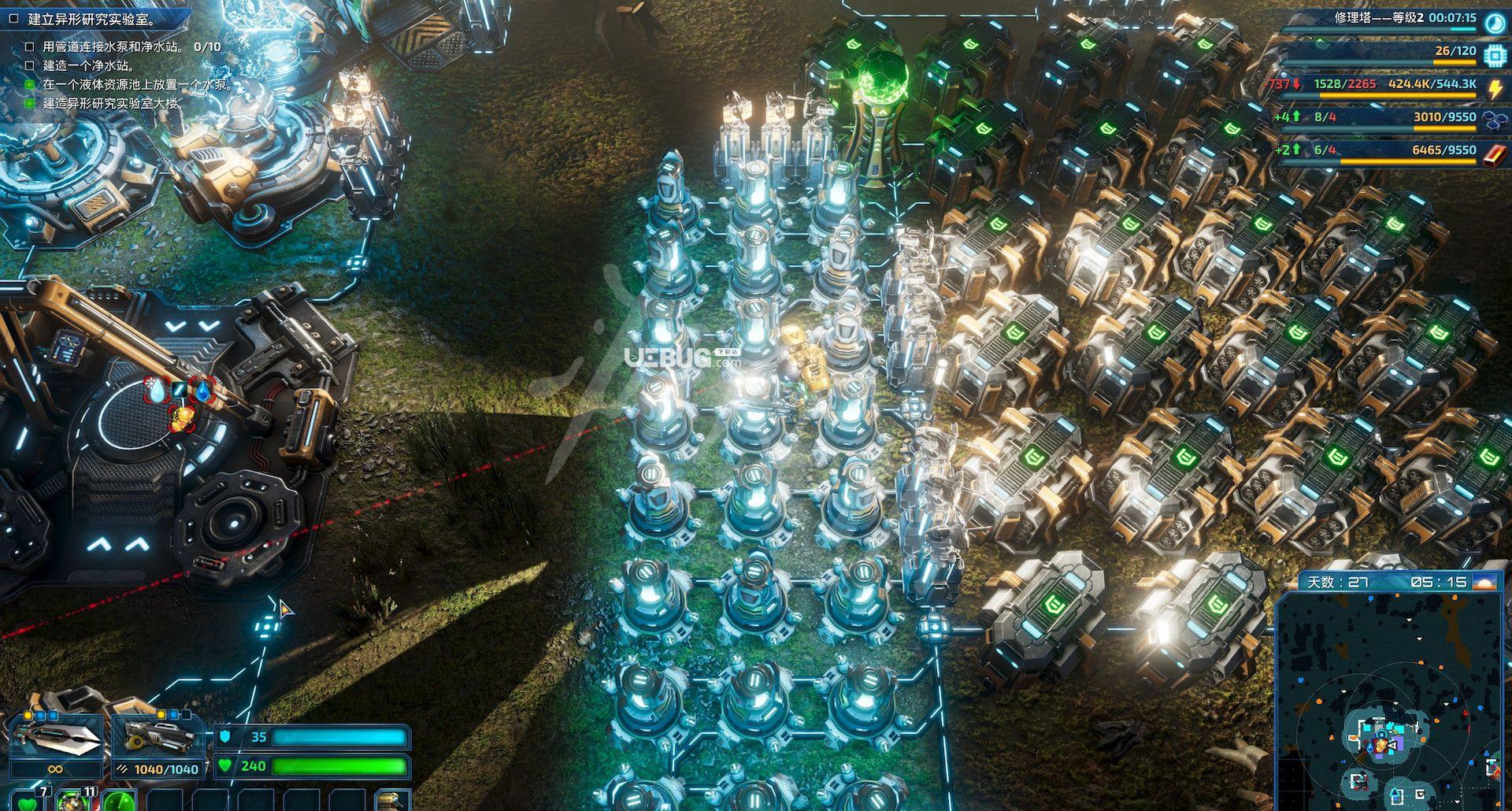The image size is (1512, 811).
Task: Open the research clock icon
Action: 1494,22
